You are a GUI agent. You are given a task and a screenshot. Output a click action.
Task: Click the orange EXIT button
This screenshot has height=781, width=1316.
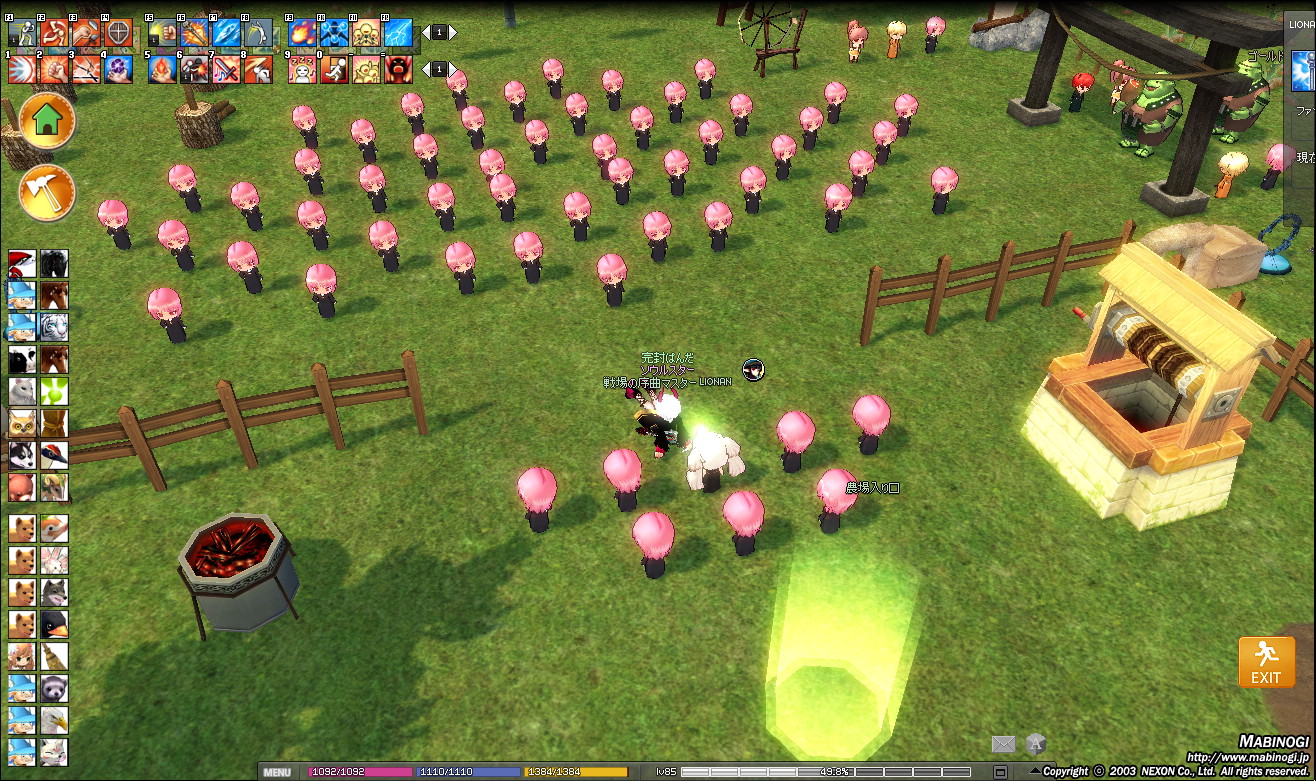pyautogui.click(x=1266, y=662)
